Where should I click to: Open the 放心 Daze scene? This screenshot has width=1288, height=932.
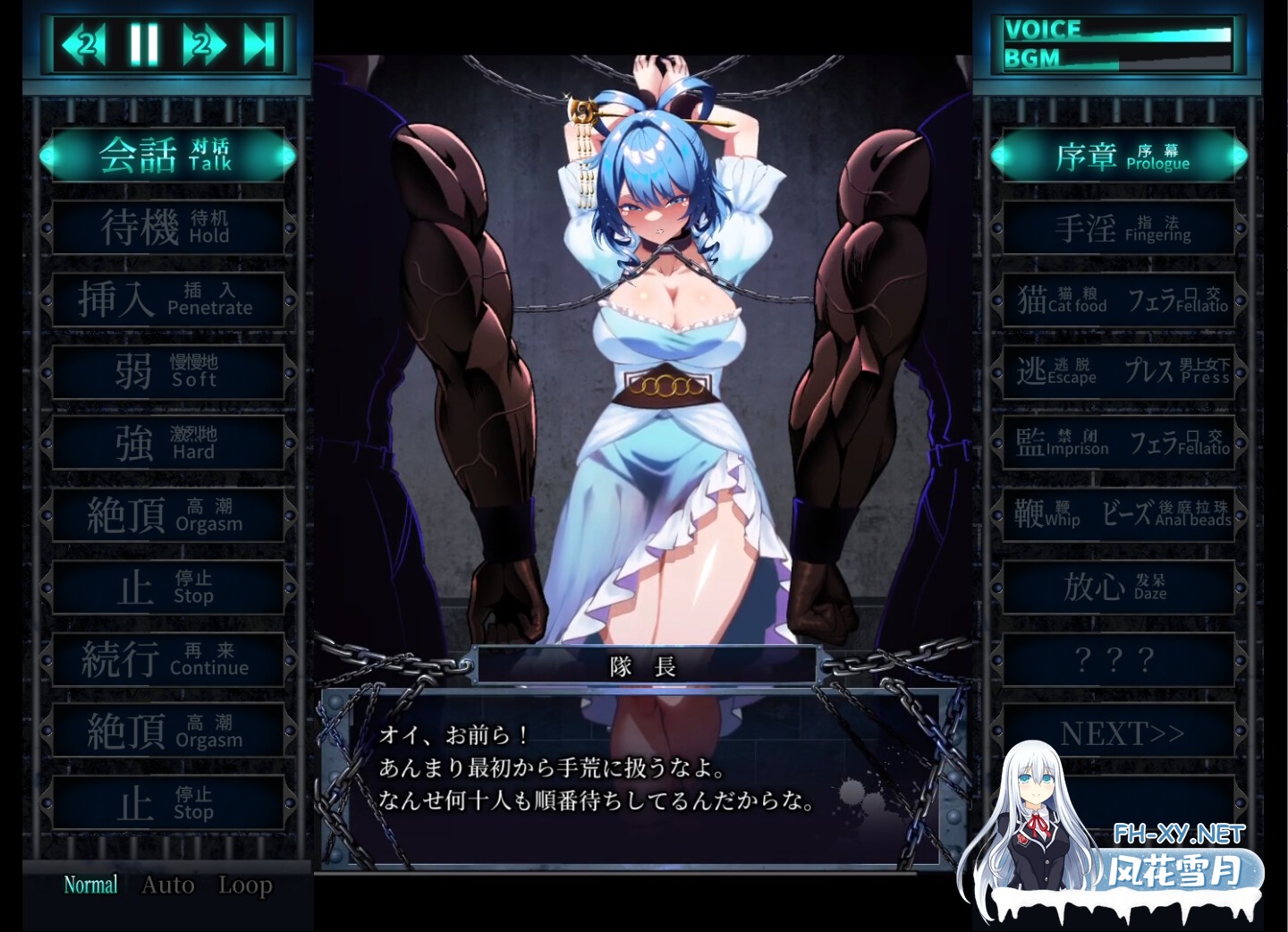tap(1120, 586)
